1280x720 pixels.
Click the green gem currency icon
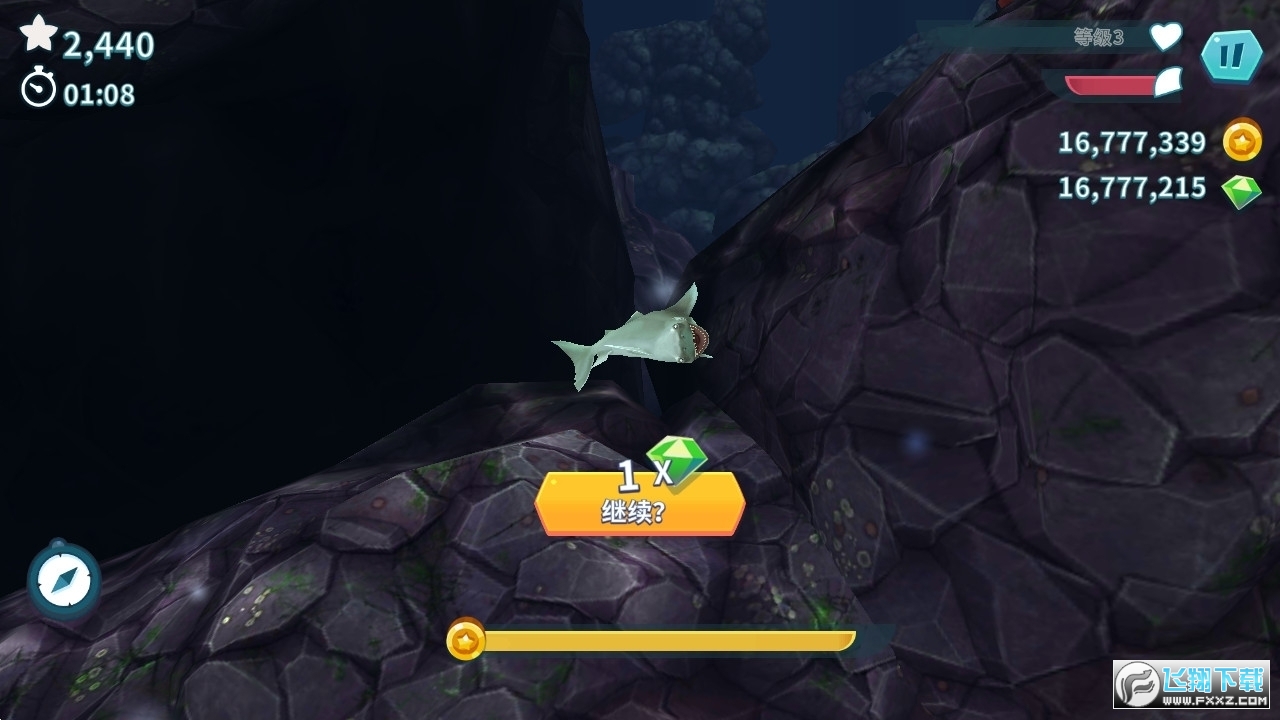(1242, 190)
